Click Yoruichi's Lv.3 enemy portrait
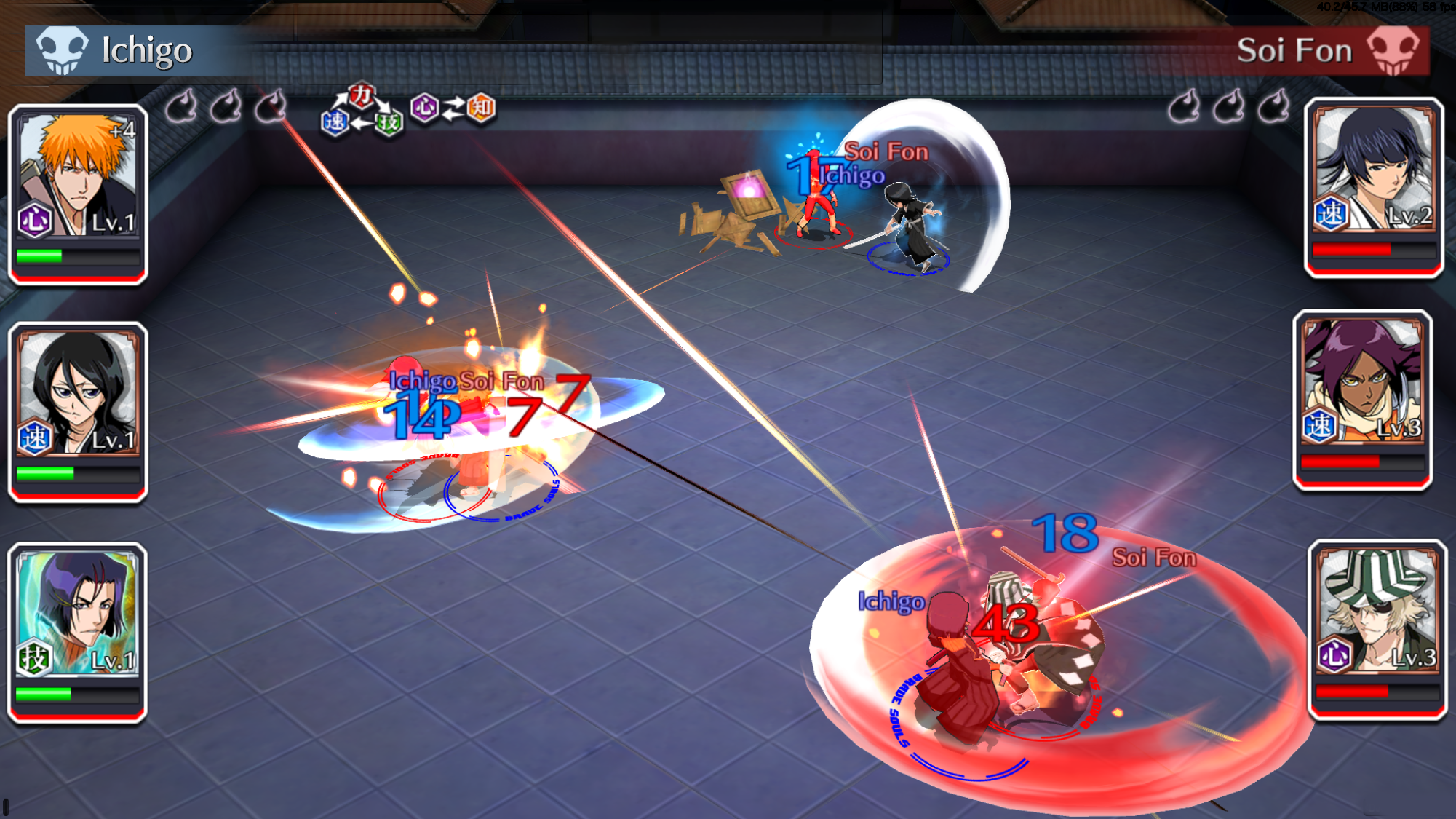1456x819 pixels. point(1362,400)
